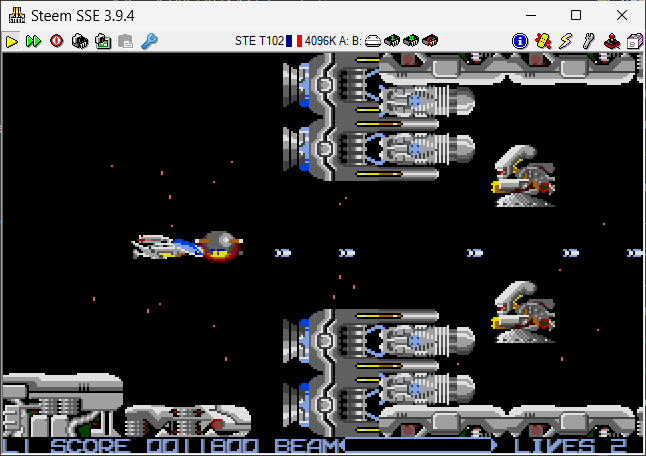Viewport: 646px width, 456px height.
Task: Click the yellow lightning bolt icon
Action: (565, 41)
